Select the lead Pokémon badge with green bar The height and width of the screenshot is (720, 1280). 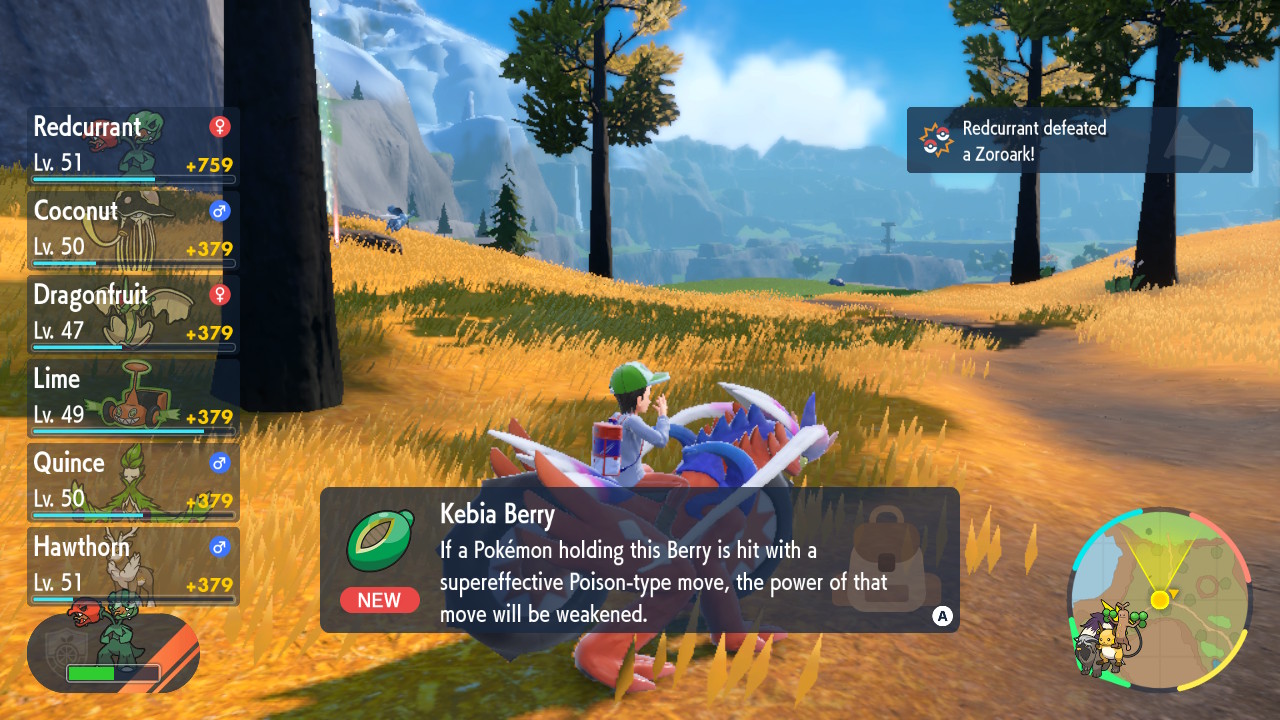[x=113, y=654]
